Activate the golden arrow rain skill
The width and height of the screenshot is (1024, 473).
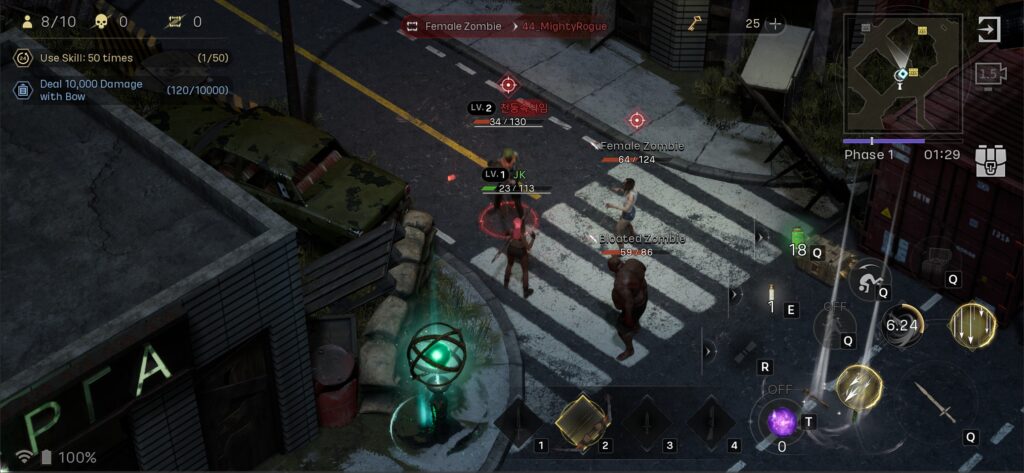pyautogui.click(x=973, y=326)
